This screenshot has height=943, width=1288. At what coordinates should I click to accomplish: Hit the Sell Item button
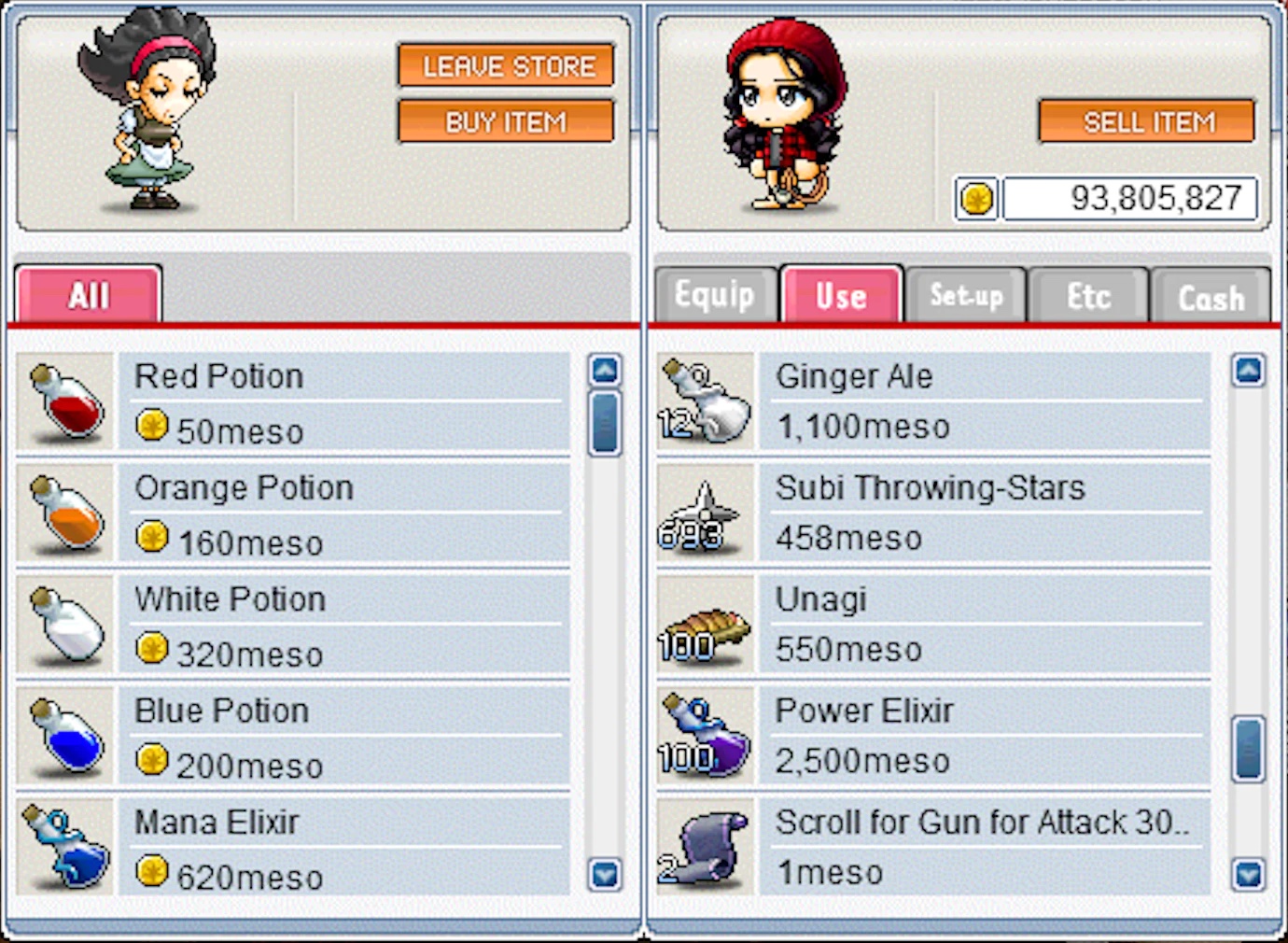click(1147, 122)
